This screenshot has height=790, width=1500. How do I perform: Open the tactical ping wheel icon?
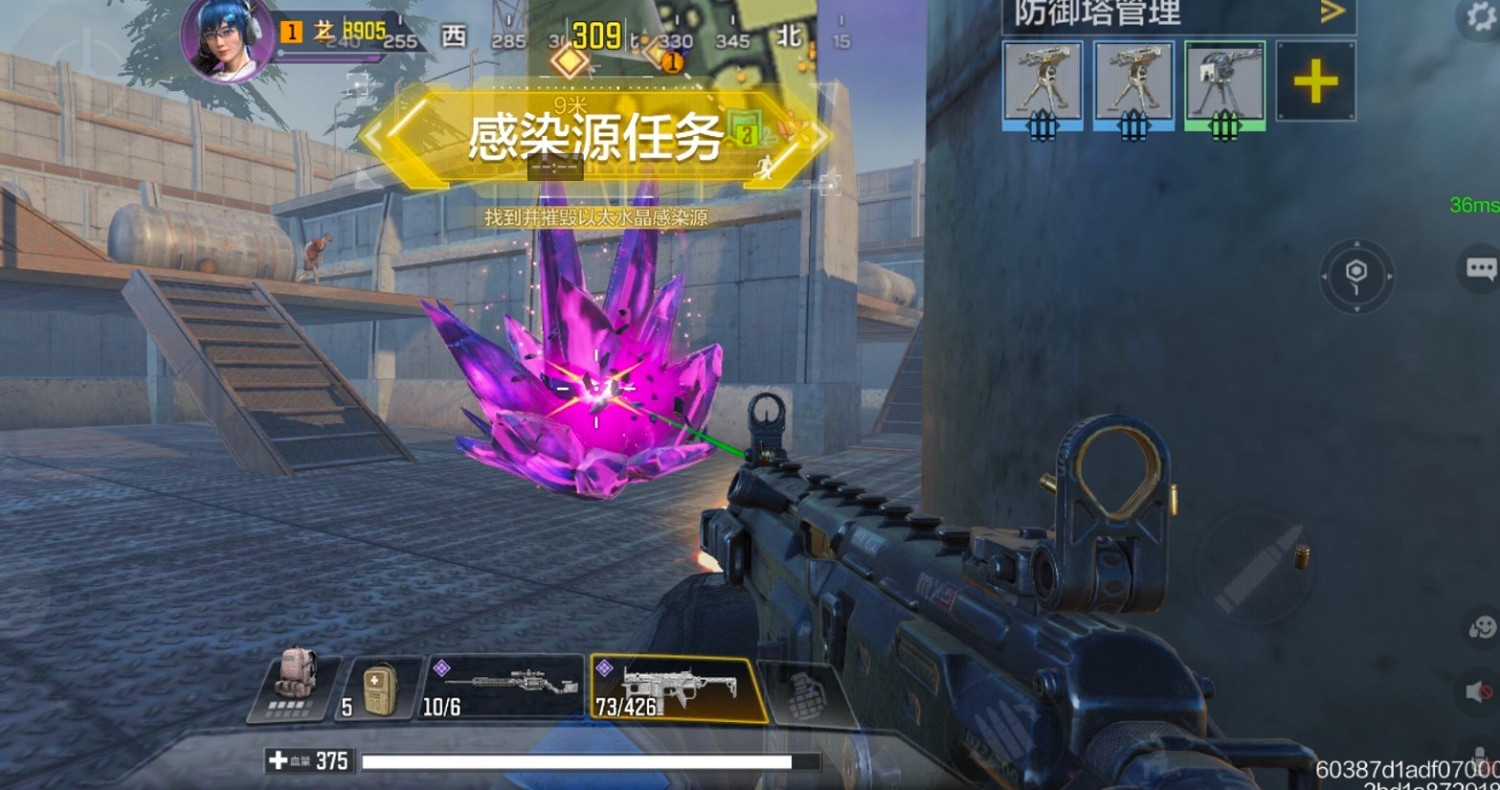click(x=1357, y=277)
